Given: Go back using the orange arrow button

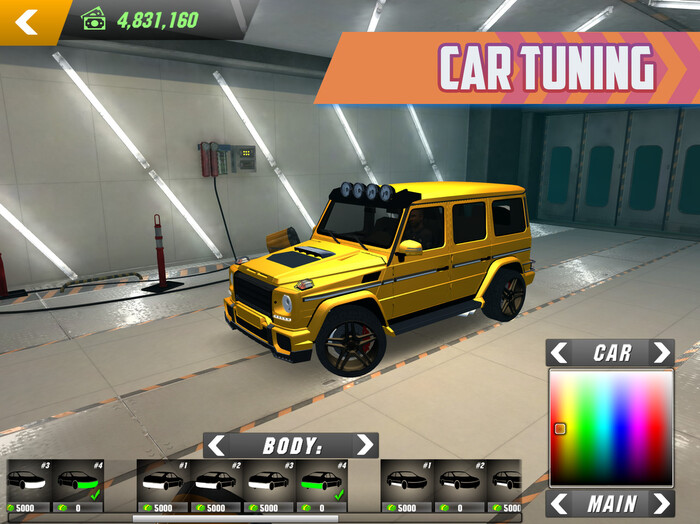Looking at the screenshot, I should click(x=27, y=21).
